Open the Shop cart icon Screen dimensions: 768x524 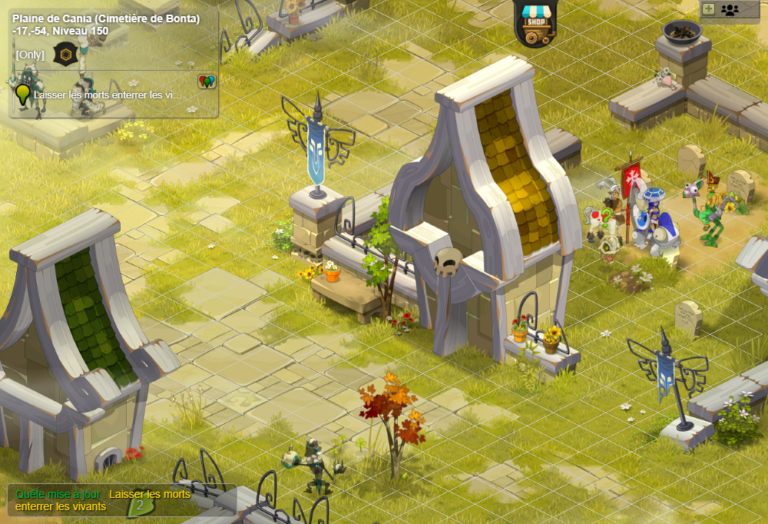tap(536, 24)
